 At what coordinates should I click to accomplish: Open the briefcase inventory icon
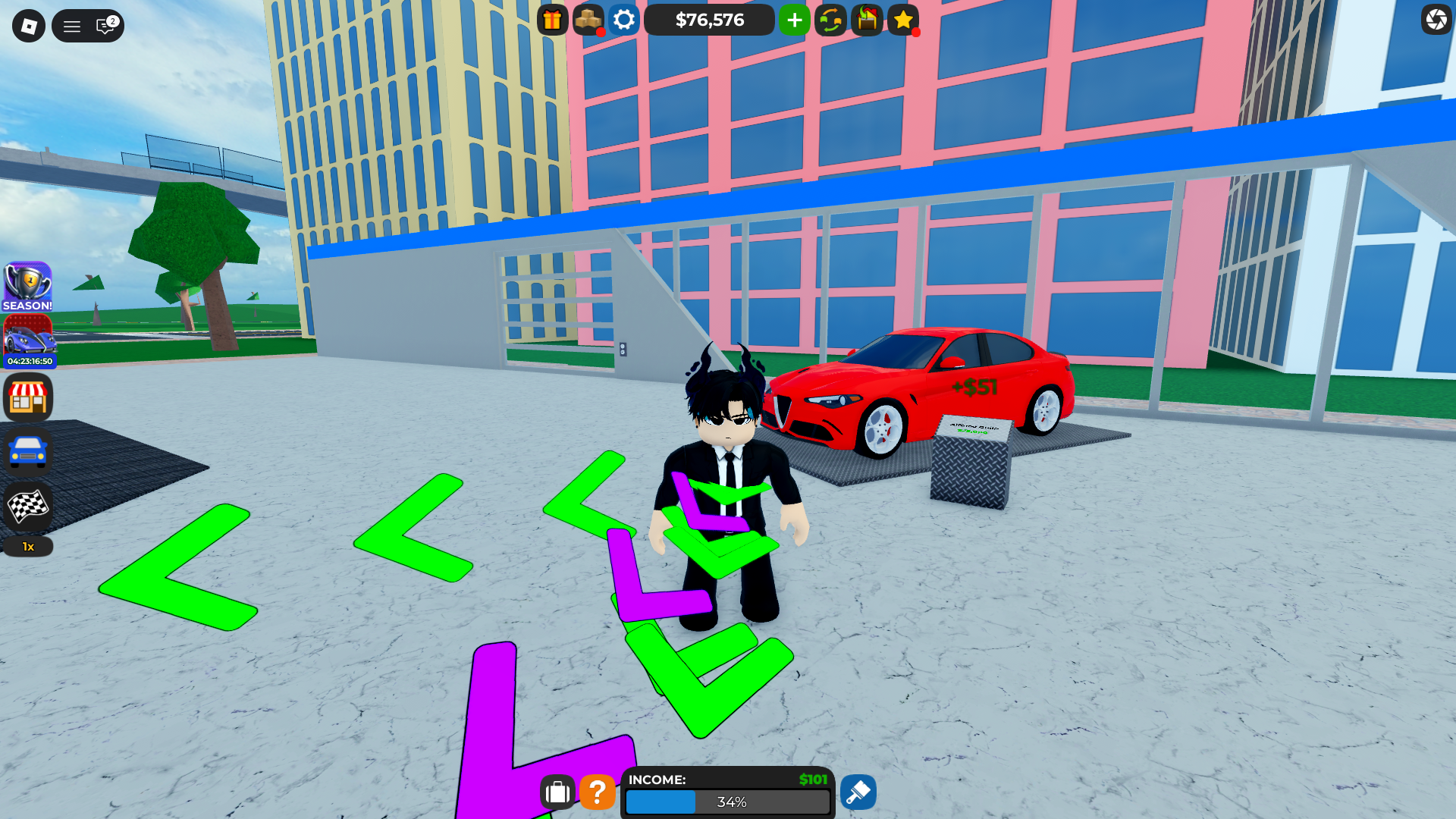click(558, 792)
